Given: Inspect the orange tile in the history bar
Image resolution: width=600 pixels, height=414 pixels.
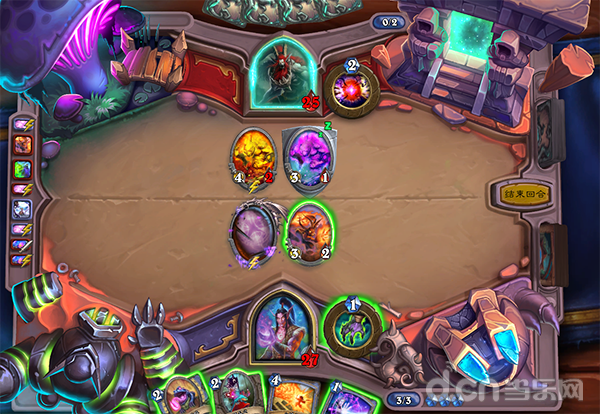Looking at the screenshot, I should pyautogui.click(x=23, y=144).
